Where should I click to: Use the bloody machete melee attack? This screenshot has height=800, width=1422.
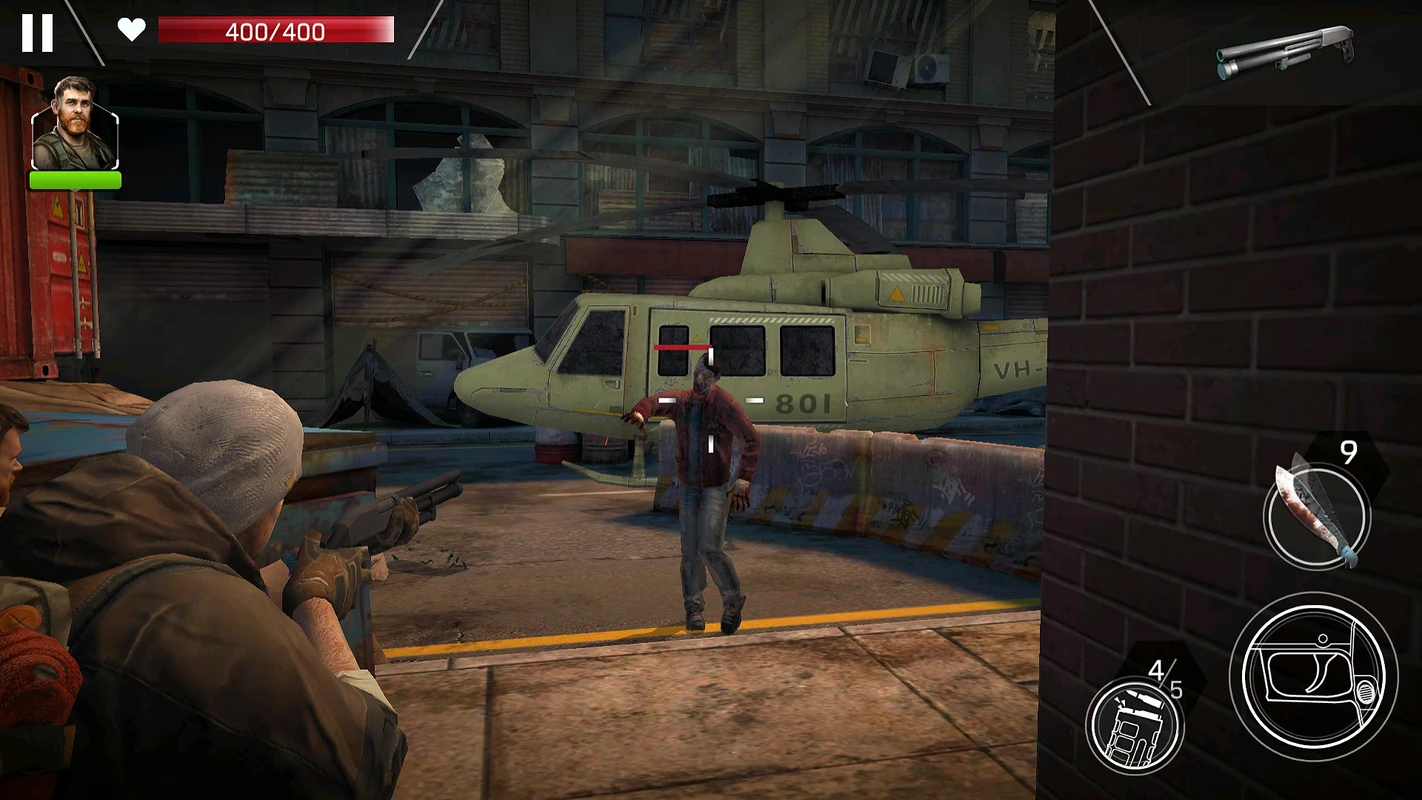(x=1315, y=515)
